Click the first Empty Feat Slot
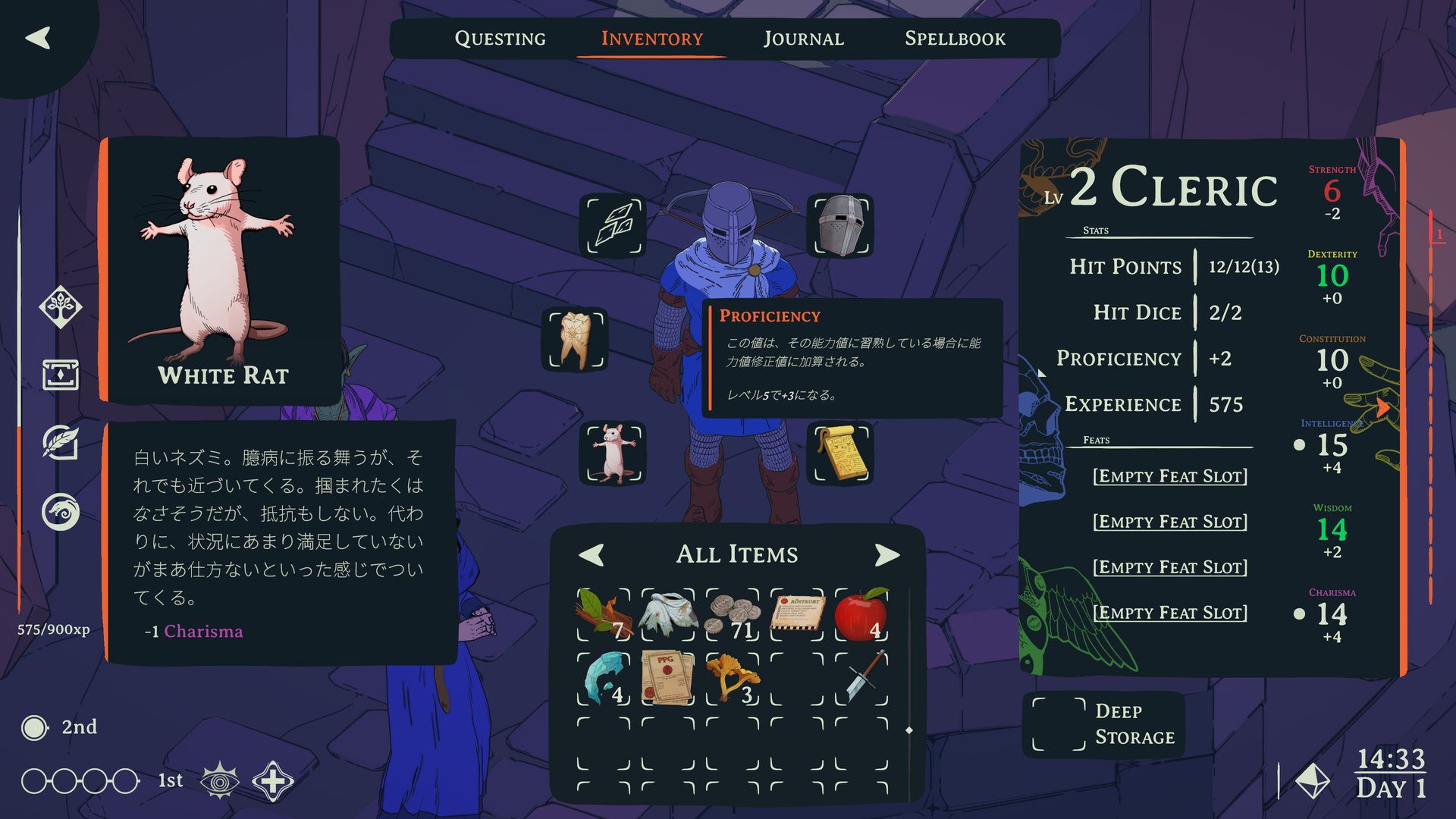The width and height of the screenshot is (1456, 819). click(x=1169, y=476)
